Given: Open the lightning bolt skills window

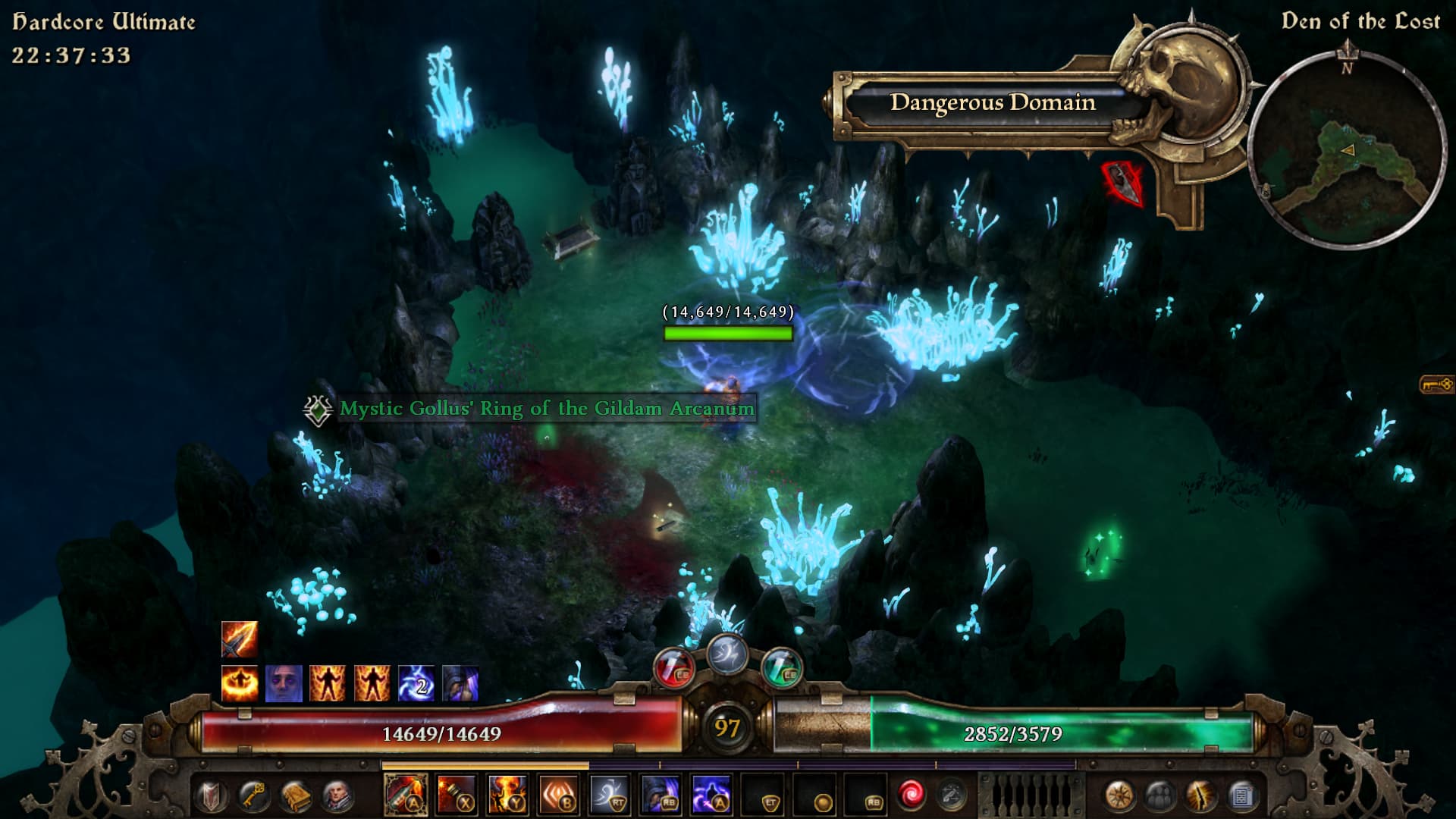Looking at the screenshot, I should (x=1200, y=796).
